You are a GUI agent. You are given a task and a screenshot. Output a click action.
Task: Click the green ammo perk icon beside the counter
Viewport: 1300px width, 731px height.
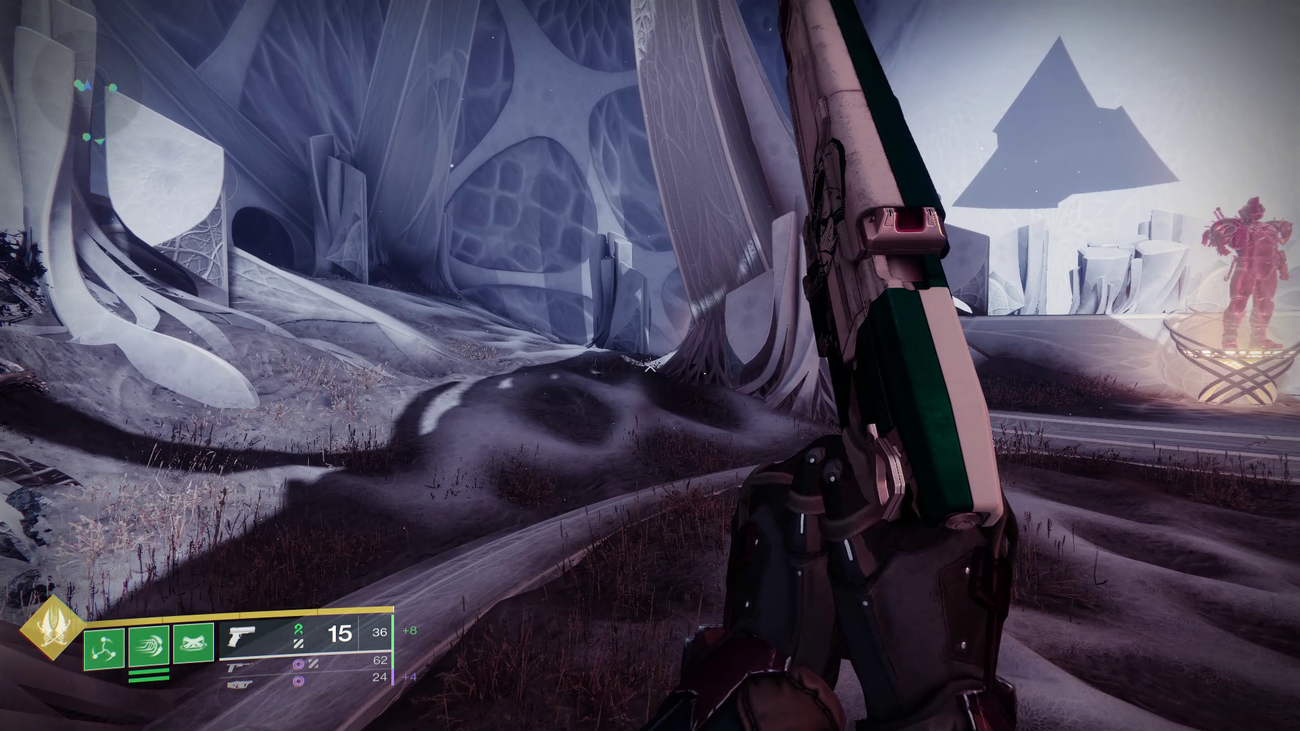pyautogui.click(x=299, y=631)
